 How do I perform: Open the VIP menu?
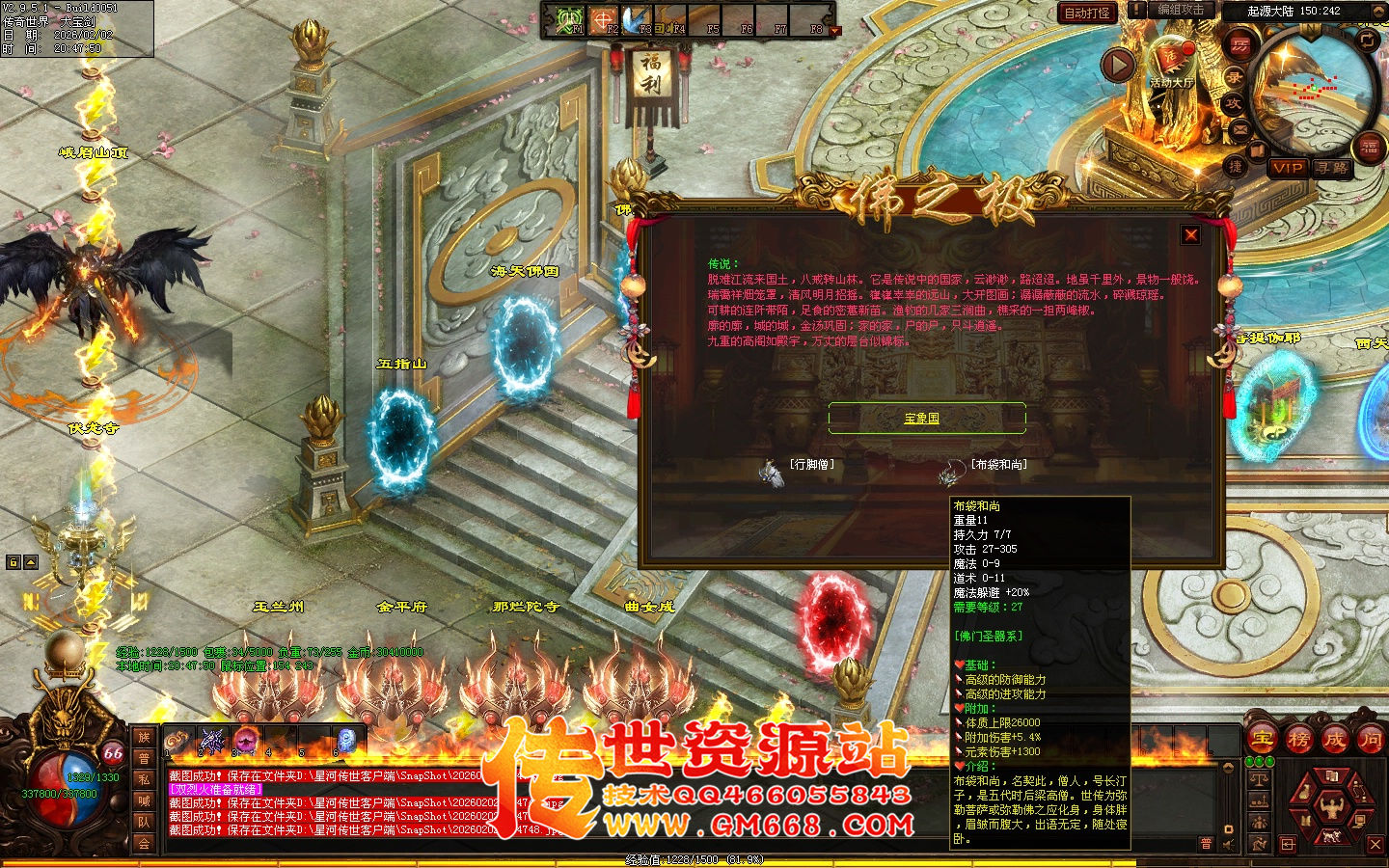(x=1288, y=170)
